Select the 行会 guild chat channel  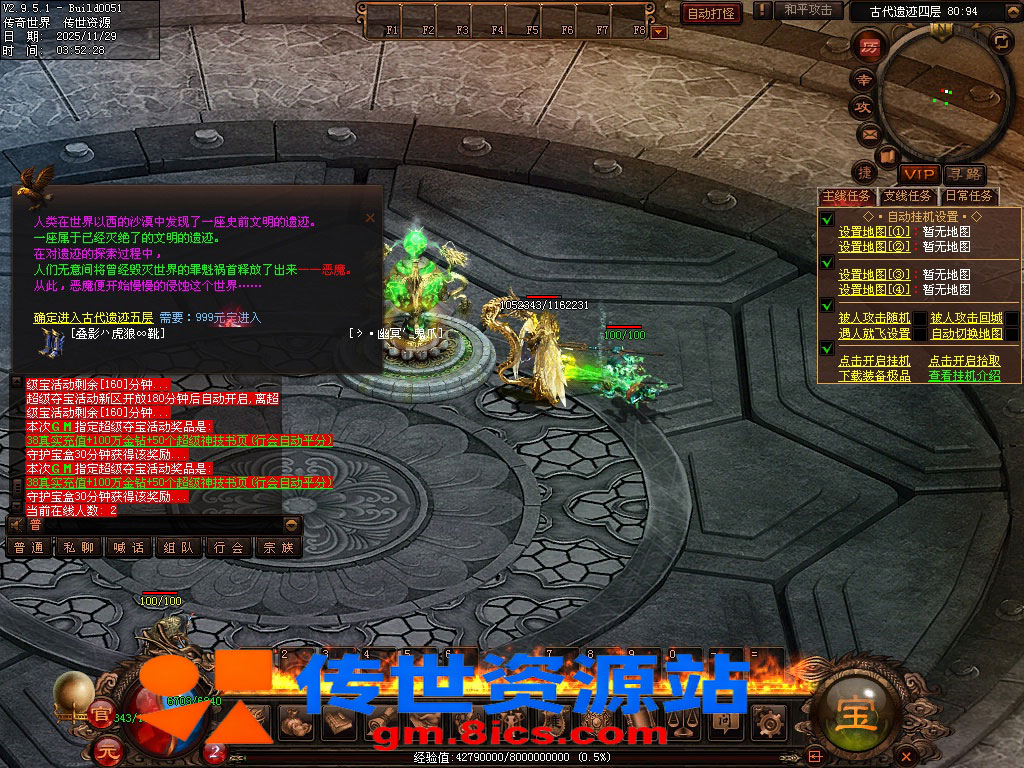(228, 547)
